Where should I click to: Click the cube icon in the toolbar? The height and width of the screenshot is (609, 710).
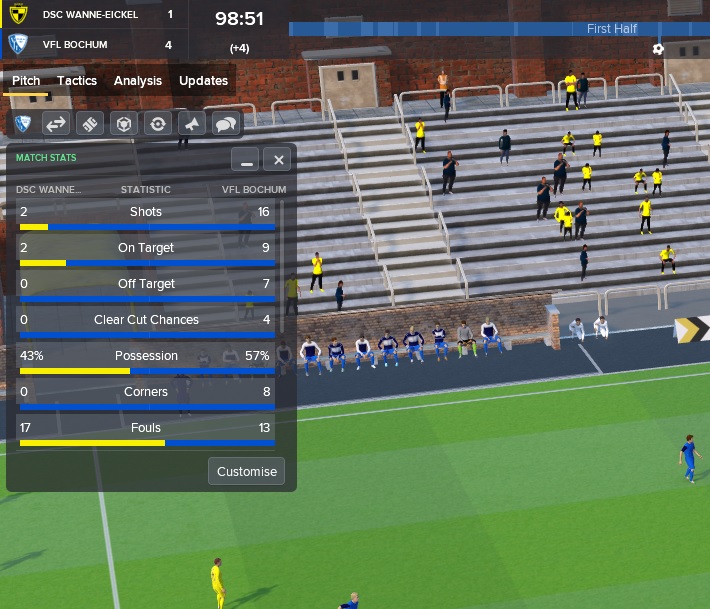pos(124,124)
